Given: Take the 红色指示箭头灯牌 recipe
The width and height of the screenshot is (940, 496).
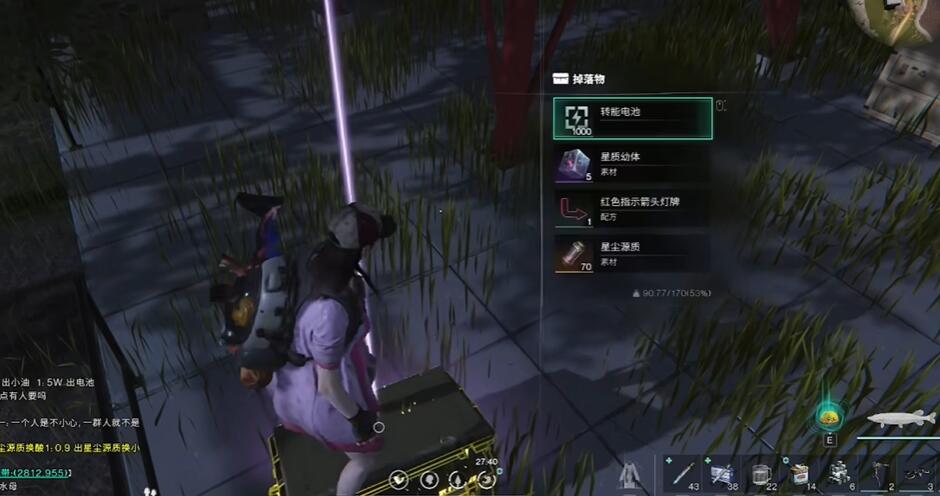Looking at the screenshot, I should point(632,209).
